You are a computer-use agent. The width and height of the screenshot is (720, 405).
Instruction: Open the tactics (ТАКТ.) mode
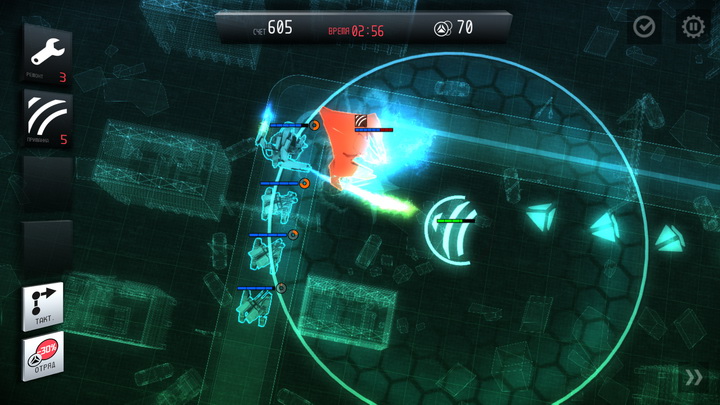[x=44, y=306]
